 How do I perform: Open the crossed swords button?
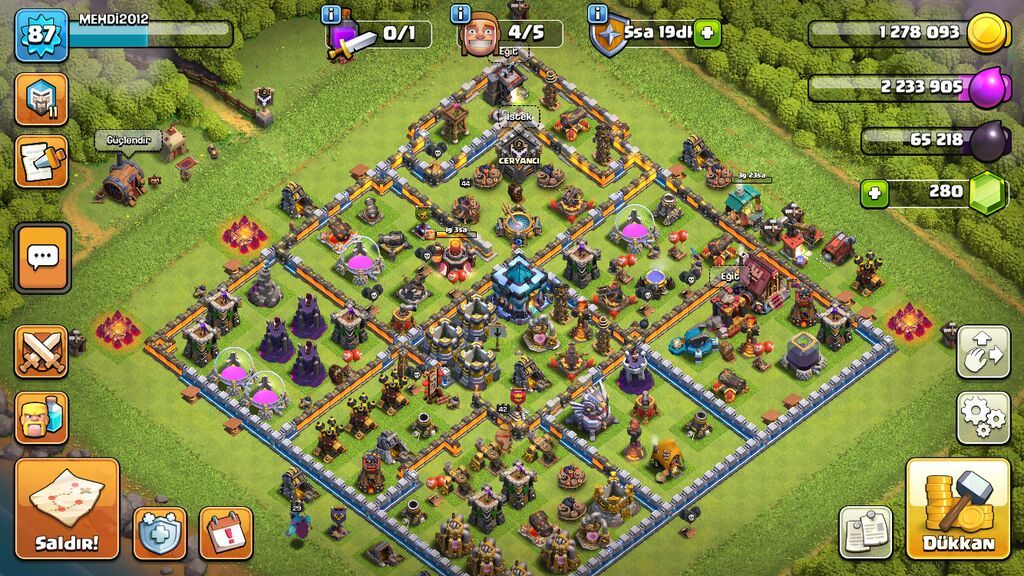pos(42,352)
